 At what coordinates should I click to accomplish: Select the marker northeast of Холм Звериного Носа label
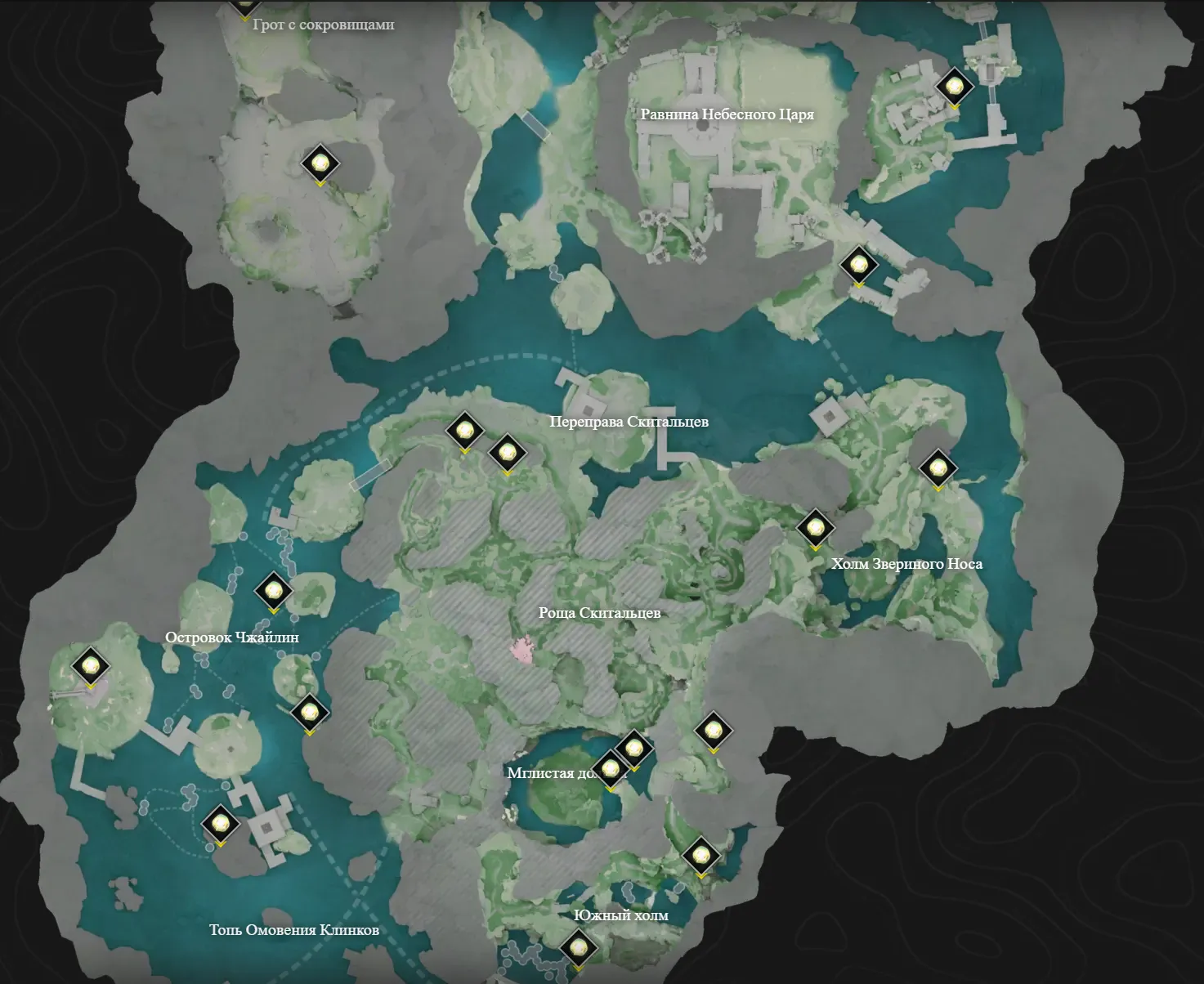[x=938, y=468]
